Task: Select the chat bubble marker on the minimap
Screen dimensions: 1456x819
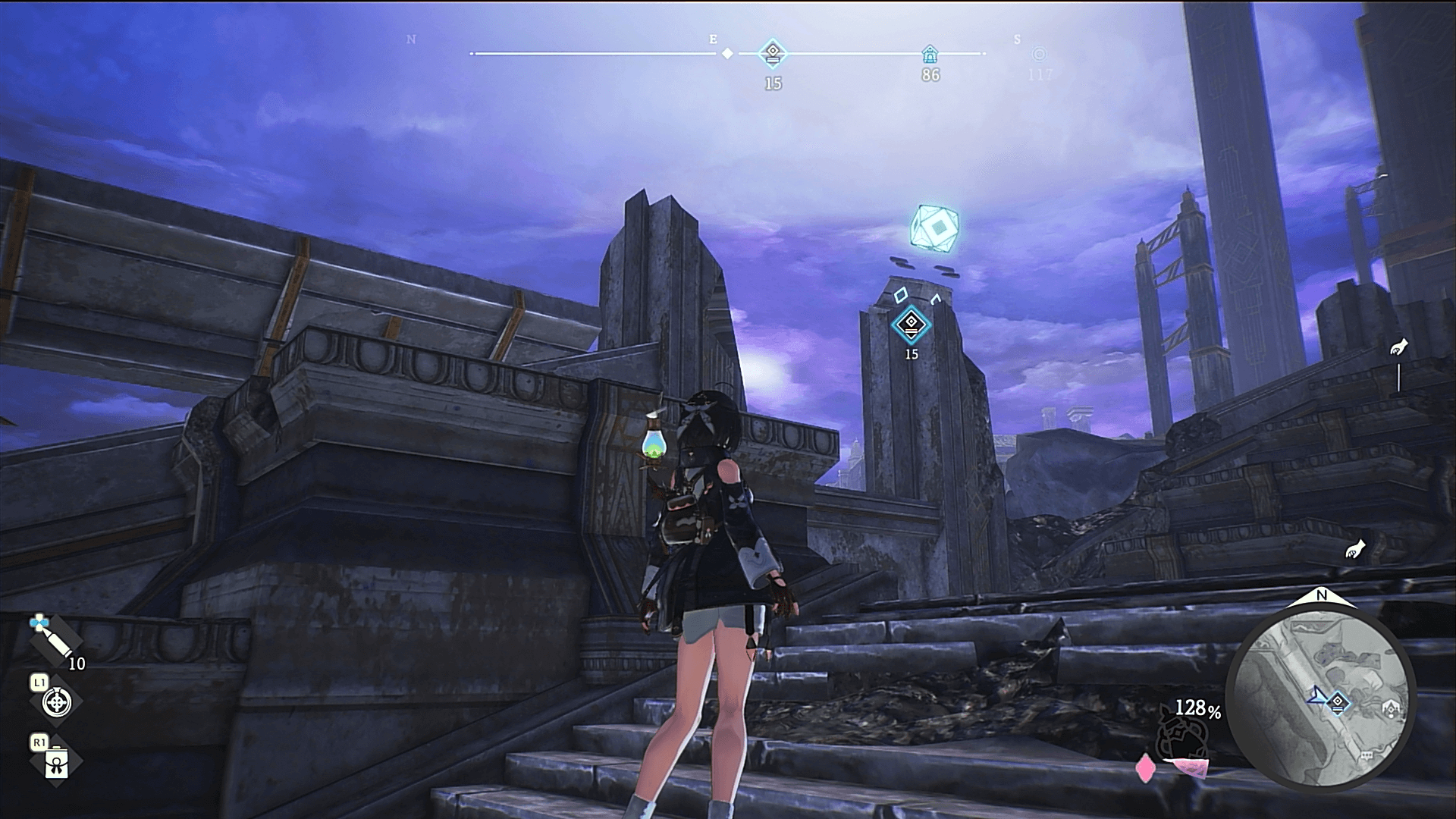Action: (1367, 756)
